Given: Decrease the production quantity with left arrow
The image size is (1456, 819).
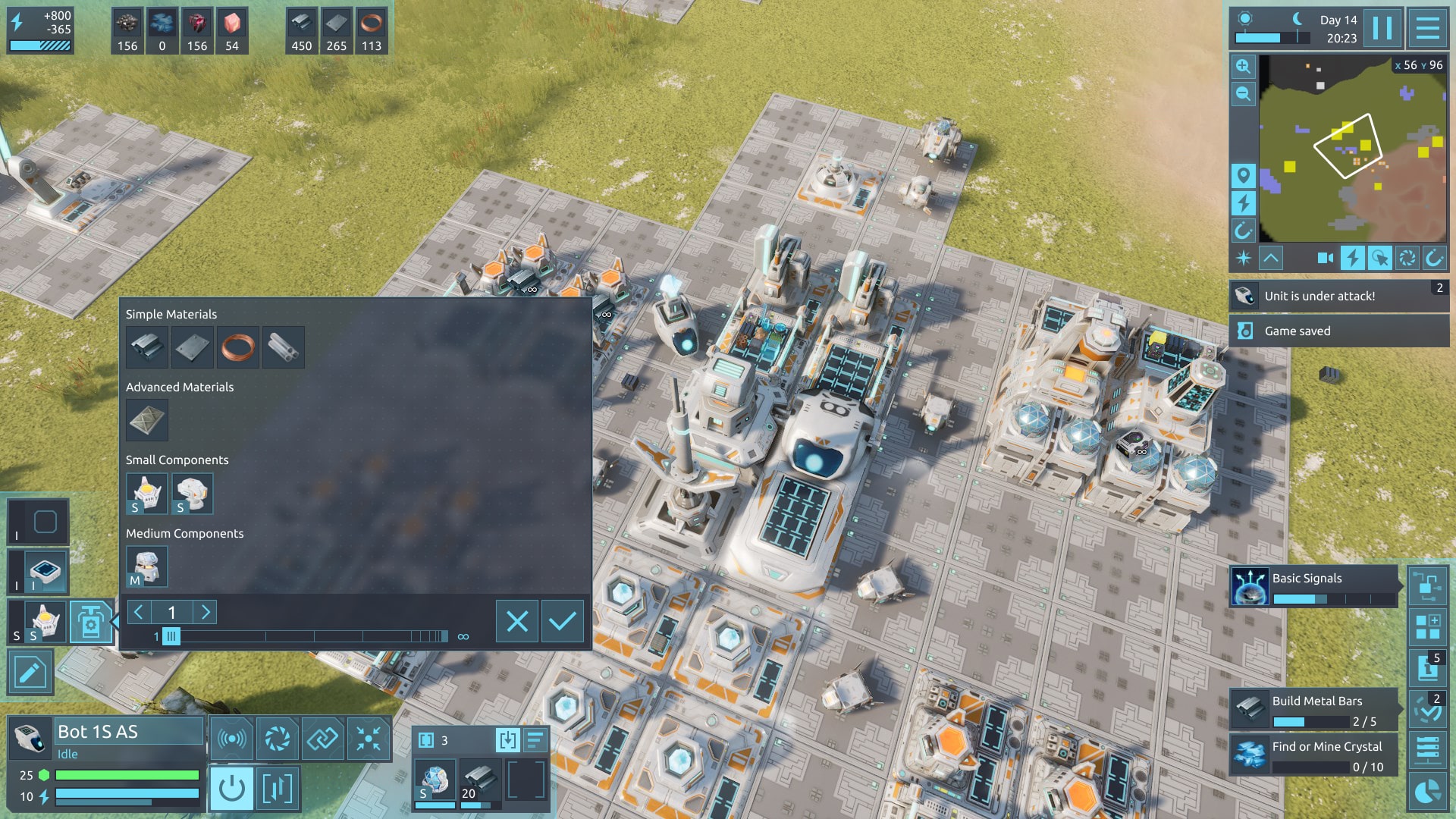Looking at the screenshot, I should [139, 612].
